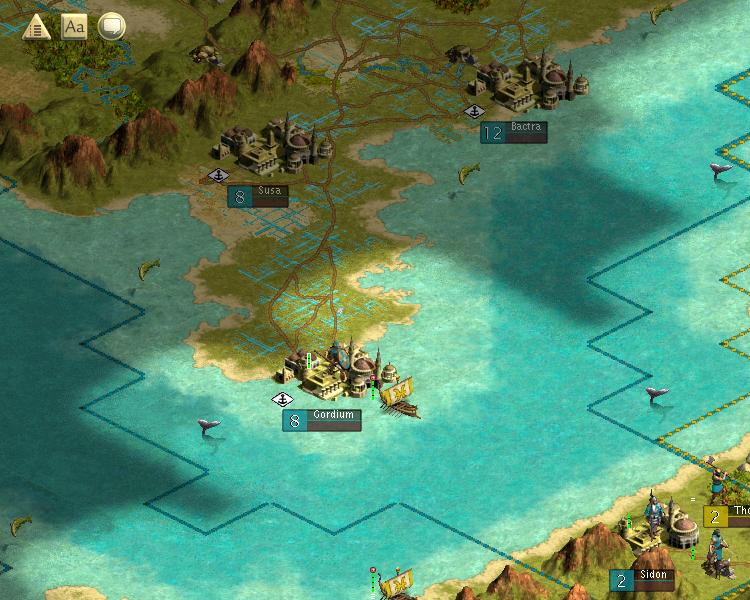The height and width of the screenshot is (600, 750).
Task: Select the Bactra city name label
Action: (x=525, y=128)
